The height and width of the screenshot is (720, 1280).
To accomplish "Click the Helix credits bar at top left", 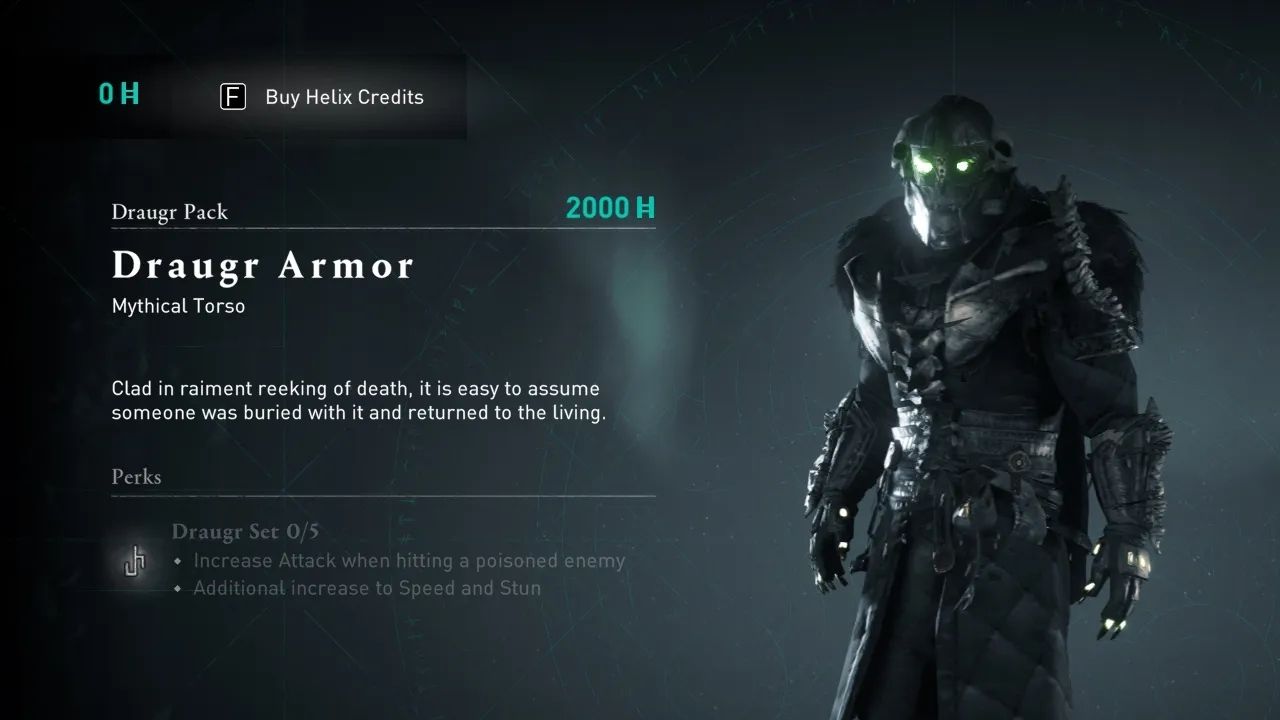I will tap(280, 96).
